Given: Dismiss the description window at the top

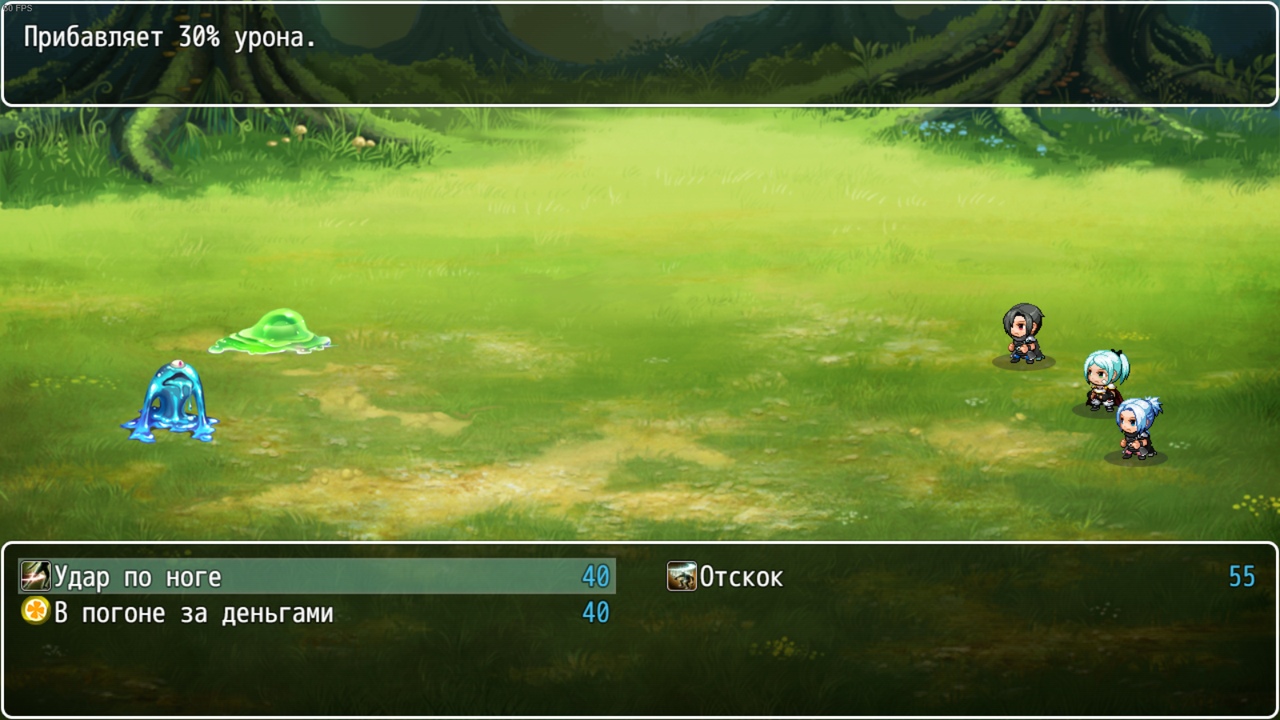Looking at the screenshot, I should click(640, 55).
